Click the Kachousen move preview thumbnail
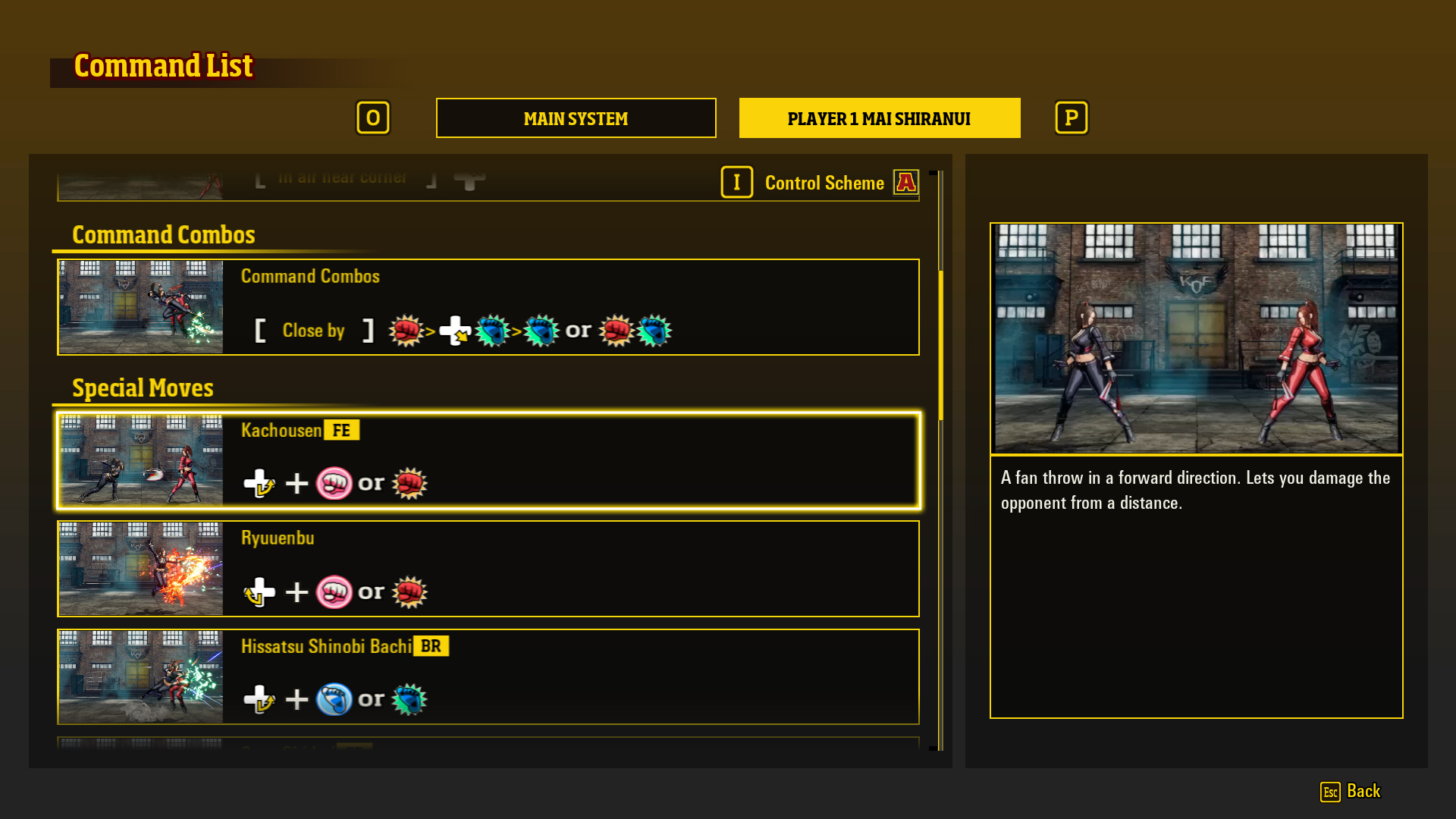Viewport: 1456px width, 819px height. click(140, 460)
